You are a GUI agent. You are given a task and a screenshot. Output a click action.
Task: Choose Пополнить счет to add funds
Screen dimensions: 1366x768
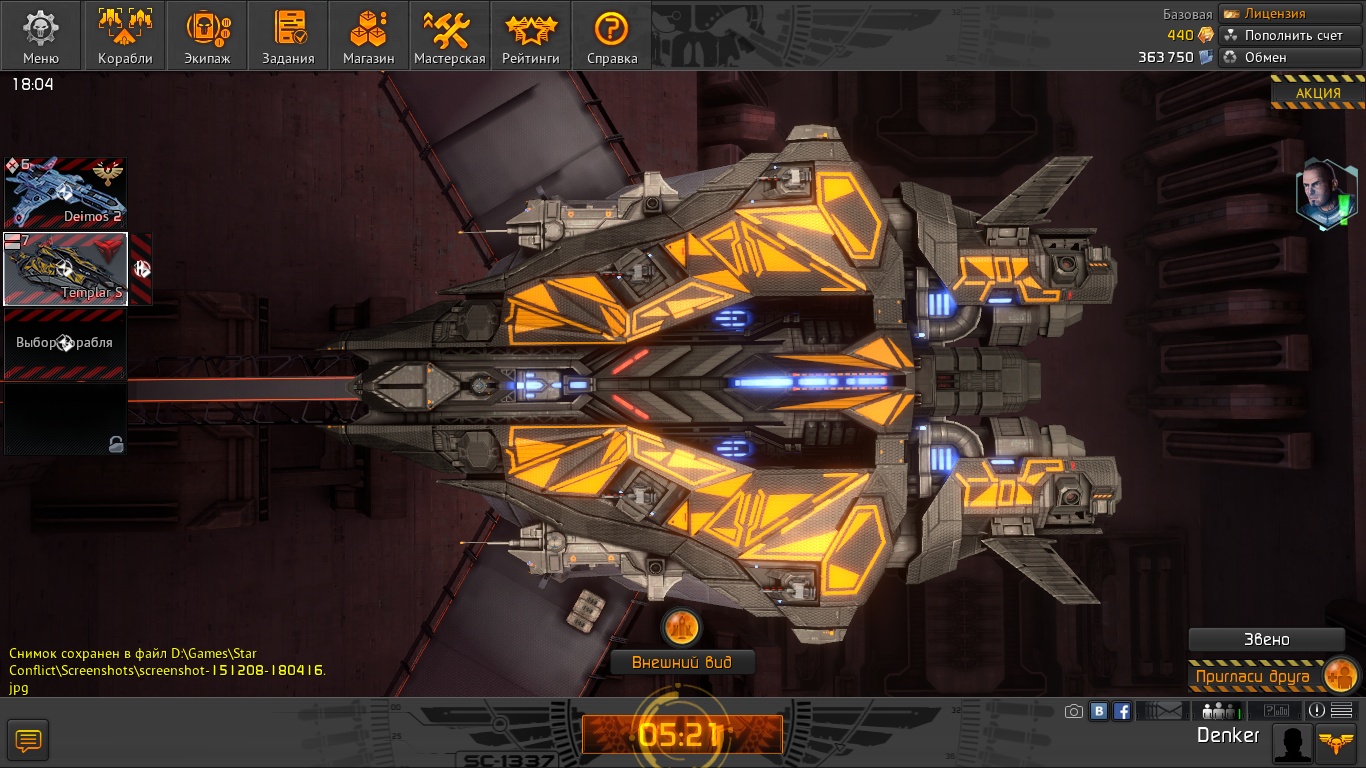pyautogui.click(x=1290, y=35)
